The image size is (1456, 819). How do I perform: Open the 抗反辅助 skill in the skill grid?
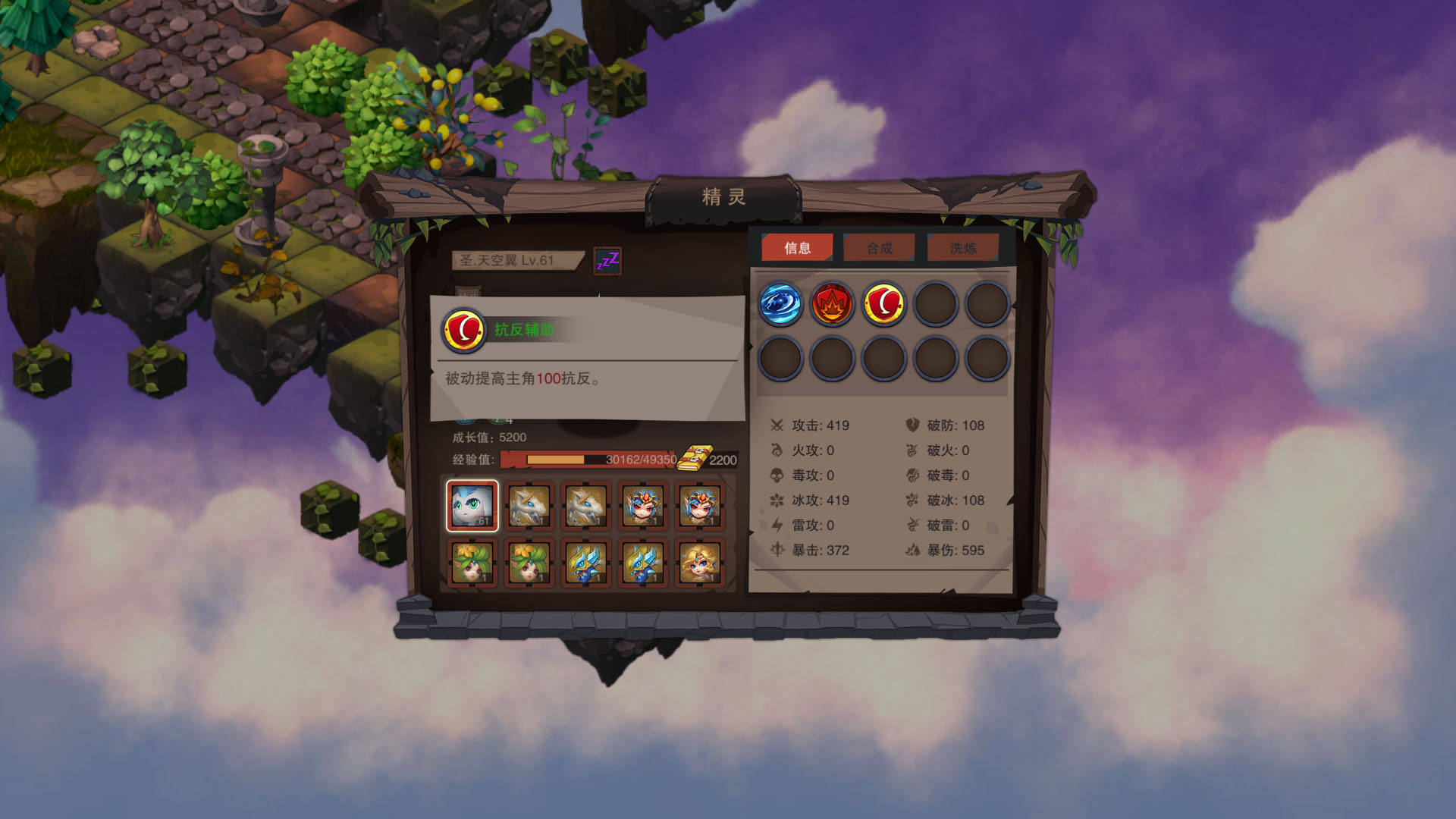coord(883,304)
